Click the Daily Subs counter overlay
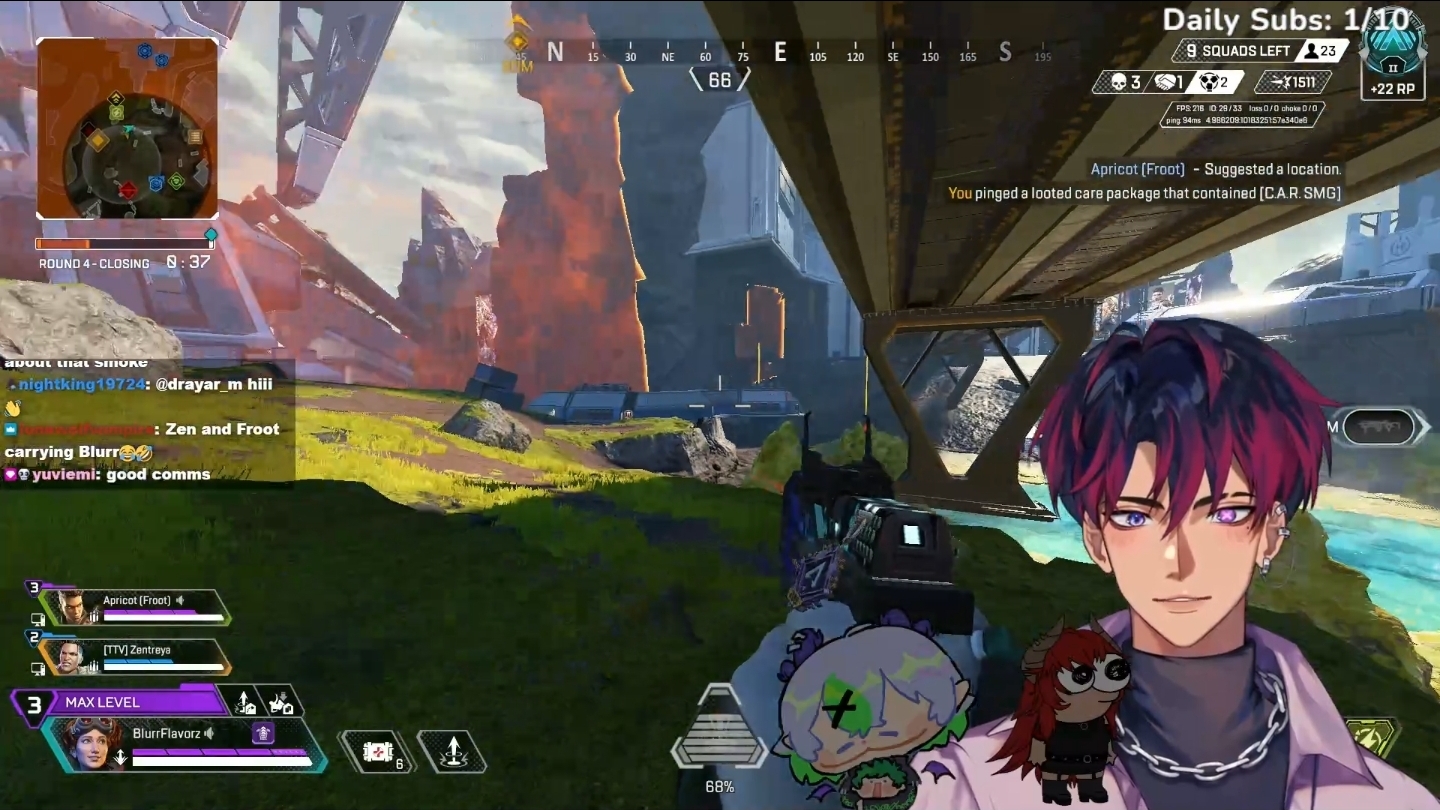1440x810 pixels. 1286,19
